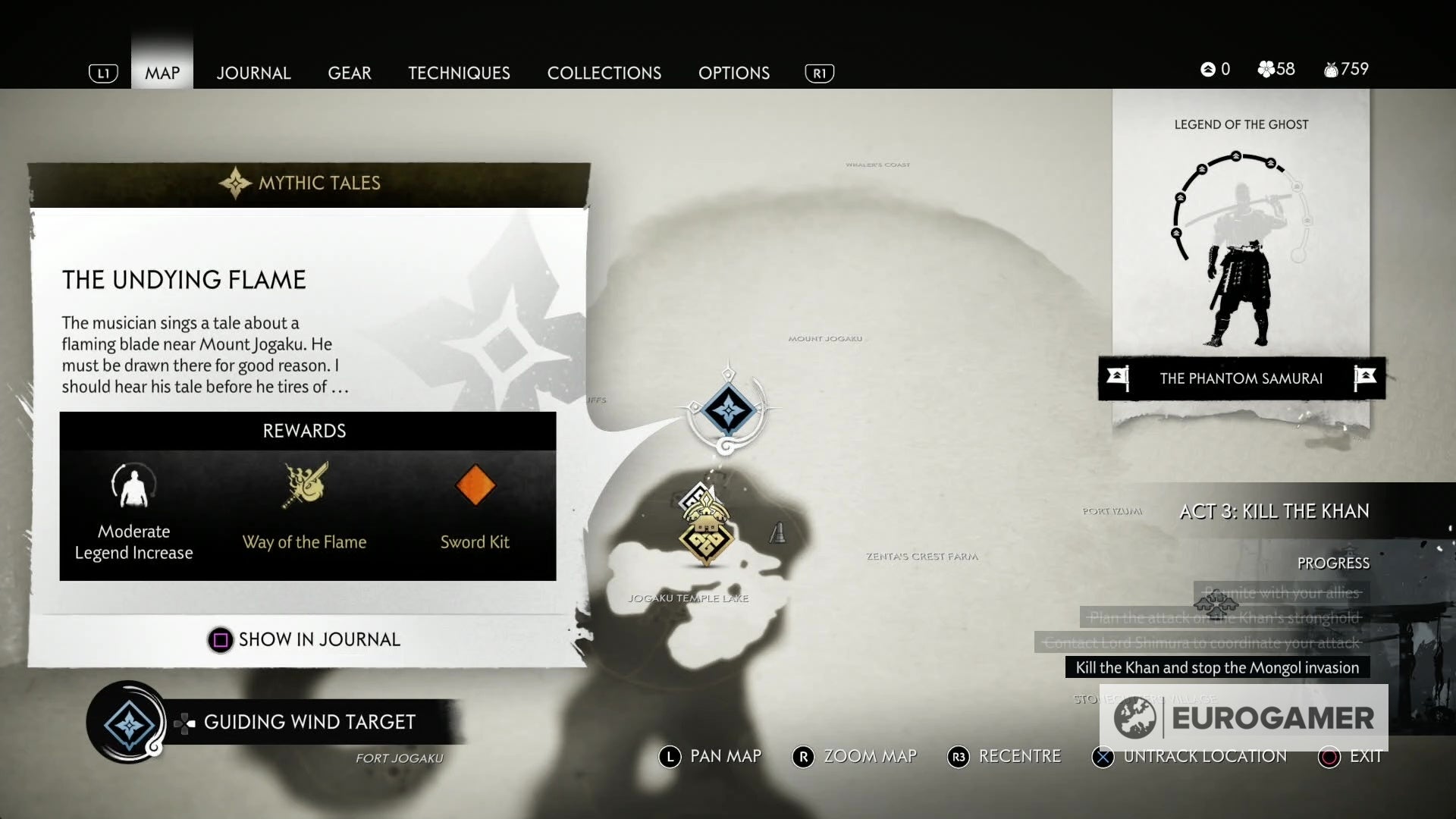Image resolution: width=1456 pixels, height=819 pixels.
Task: Click the L1 tab switcher prompt
Action: [103, 73]
